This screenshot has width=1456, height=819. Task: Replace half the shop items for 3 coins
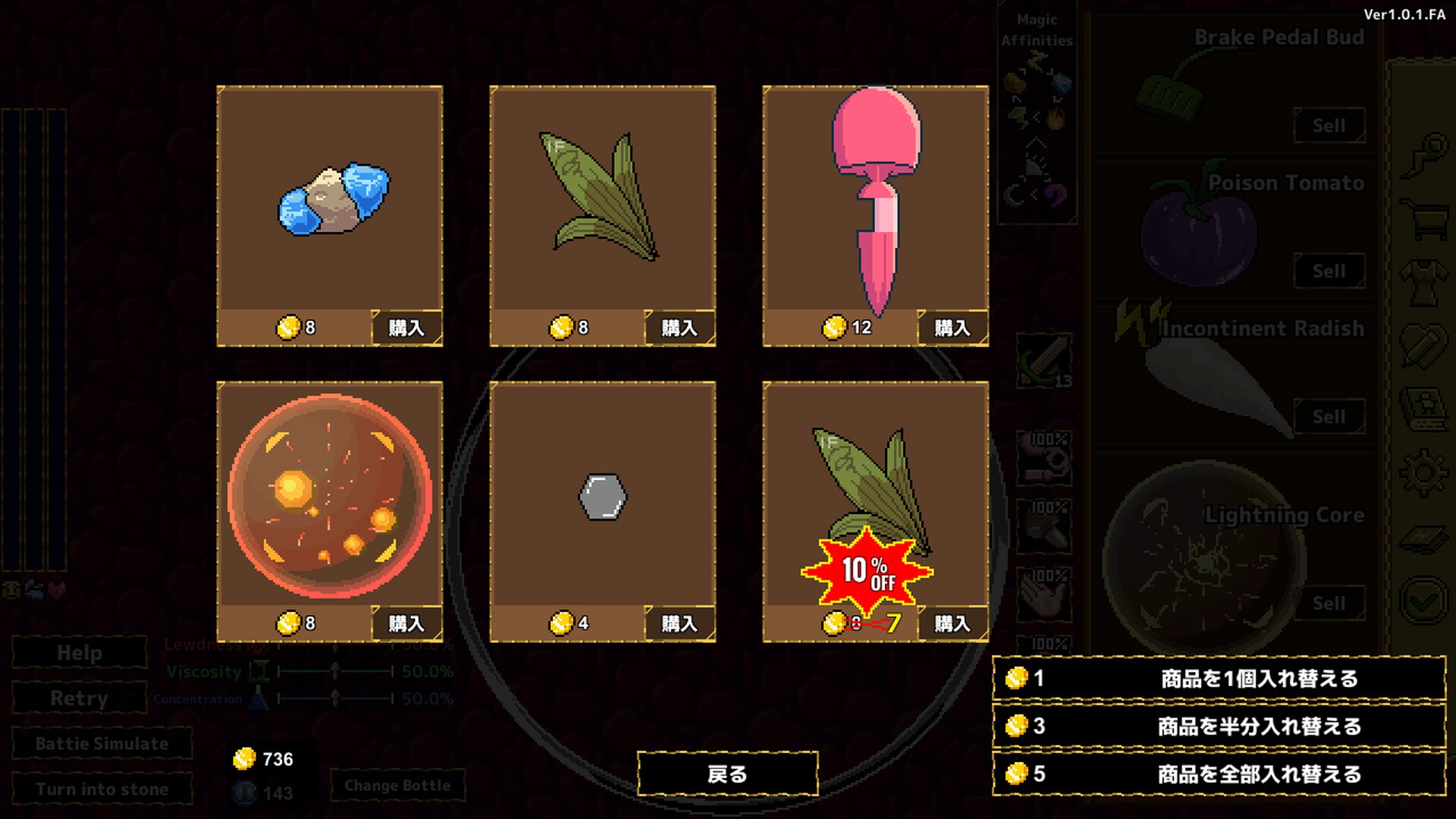click(x=1219, y=726)
